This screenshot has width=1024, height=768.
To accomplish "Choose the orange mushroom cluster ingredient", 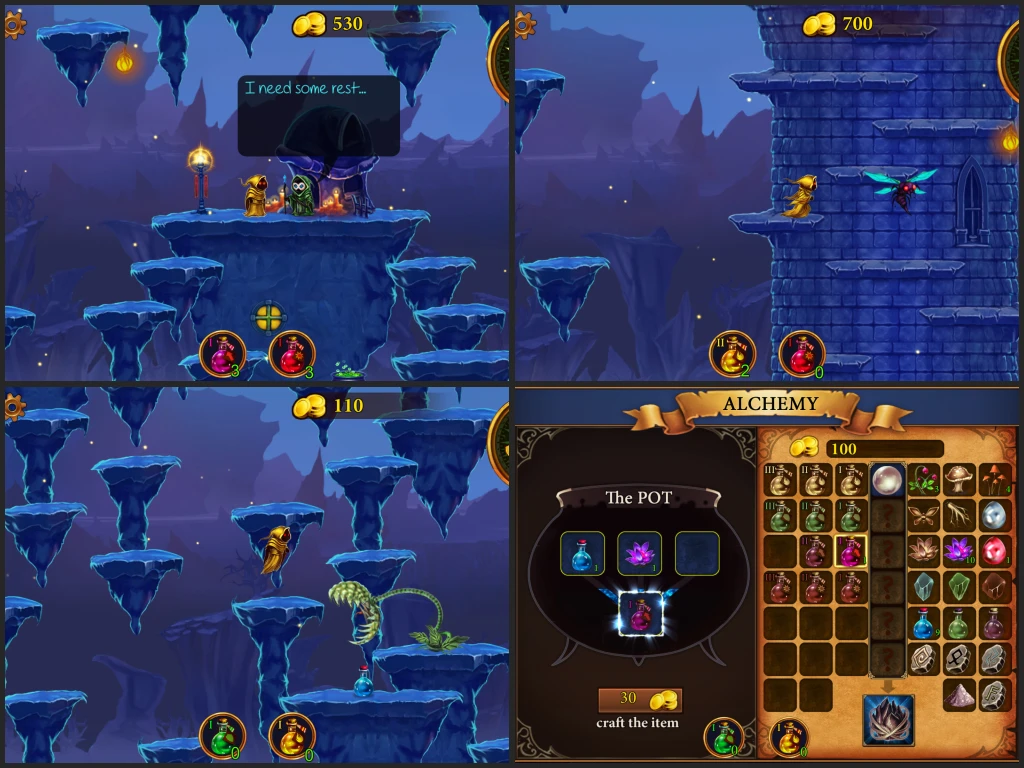I will 995,481.
